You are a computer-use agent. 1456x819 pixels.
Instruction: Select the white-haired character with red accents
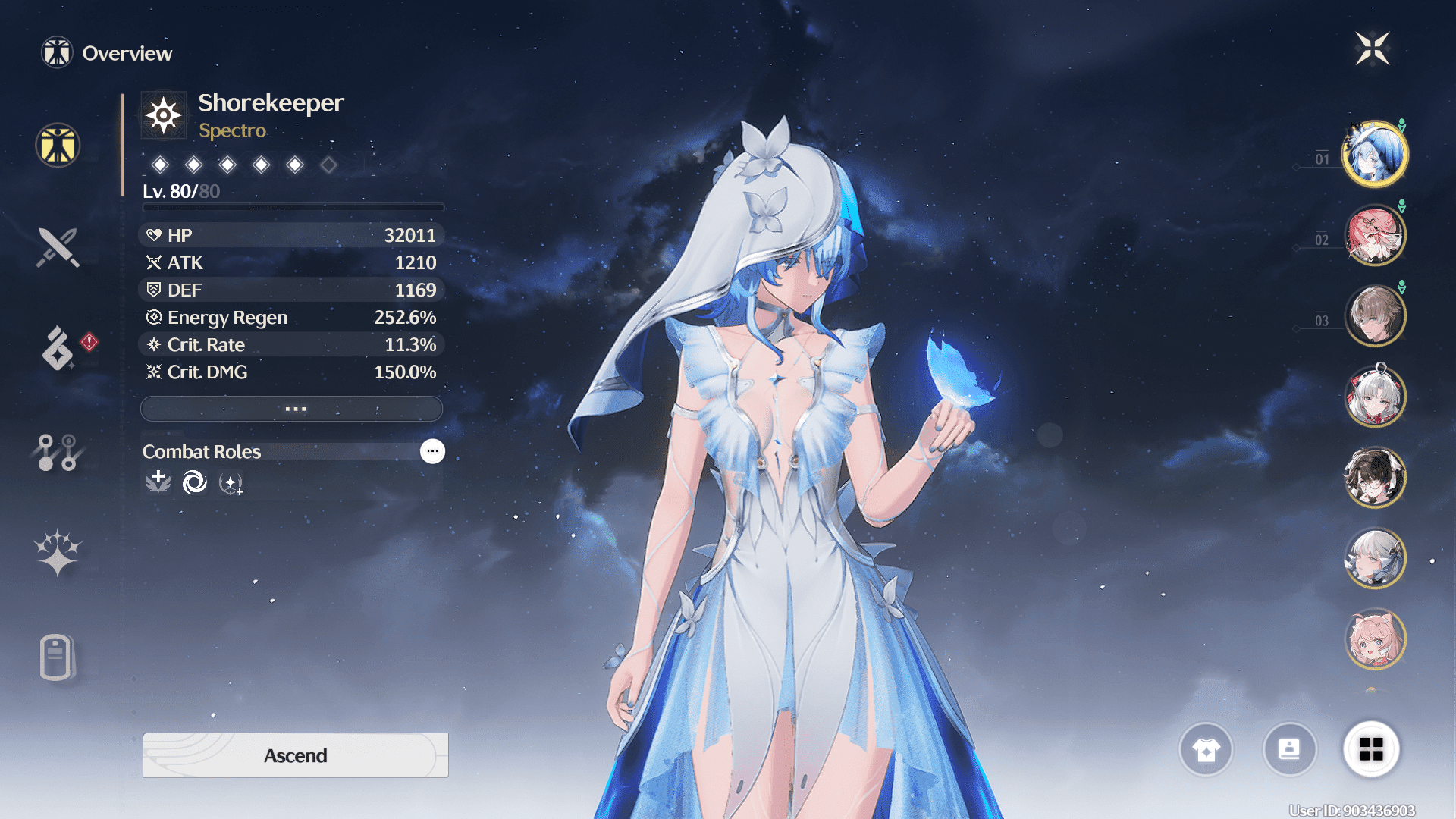point(1374,397)
